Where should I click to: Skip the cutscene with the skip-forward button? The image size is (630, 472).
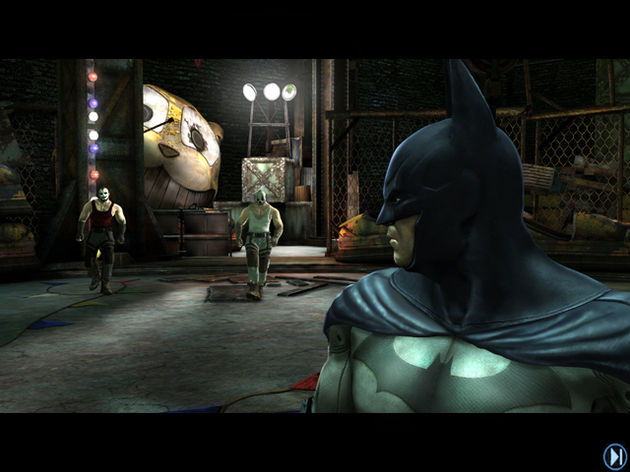[615, 456]
